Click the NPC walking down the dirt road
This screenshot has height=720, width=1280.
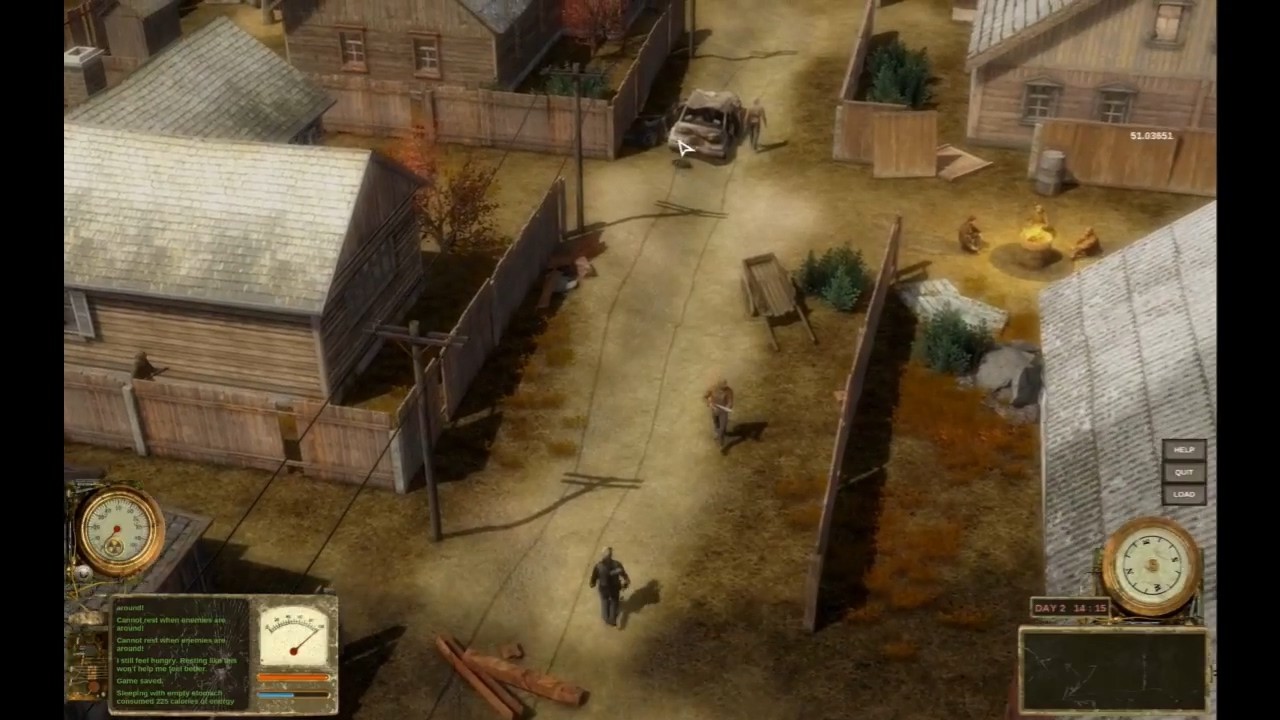(x=722, y=410)
